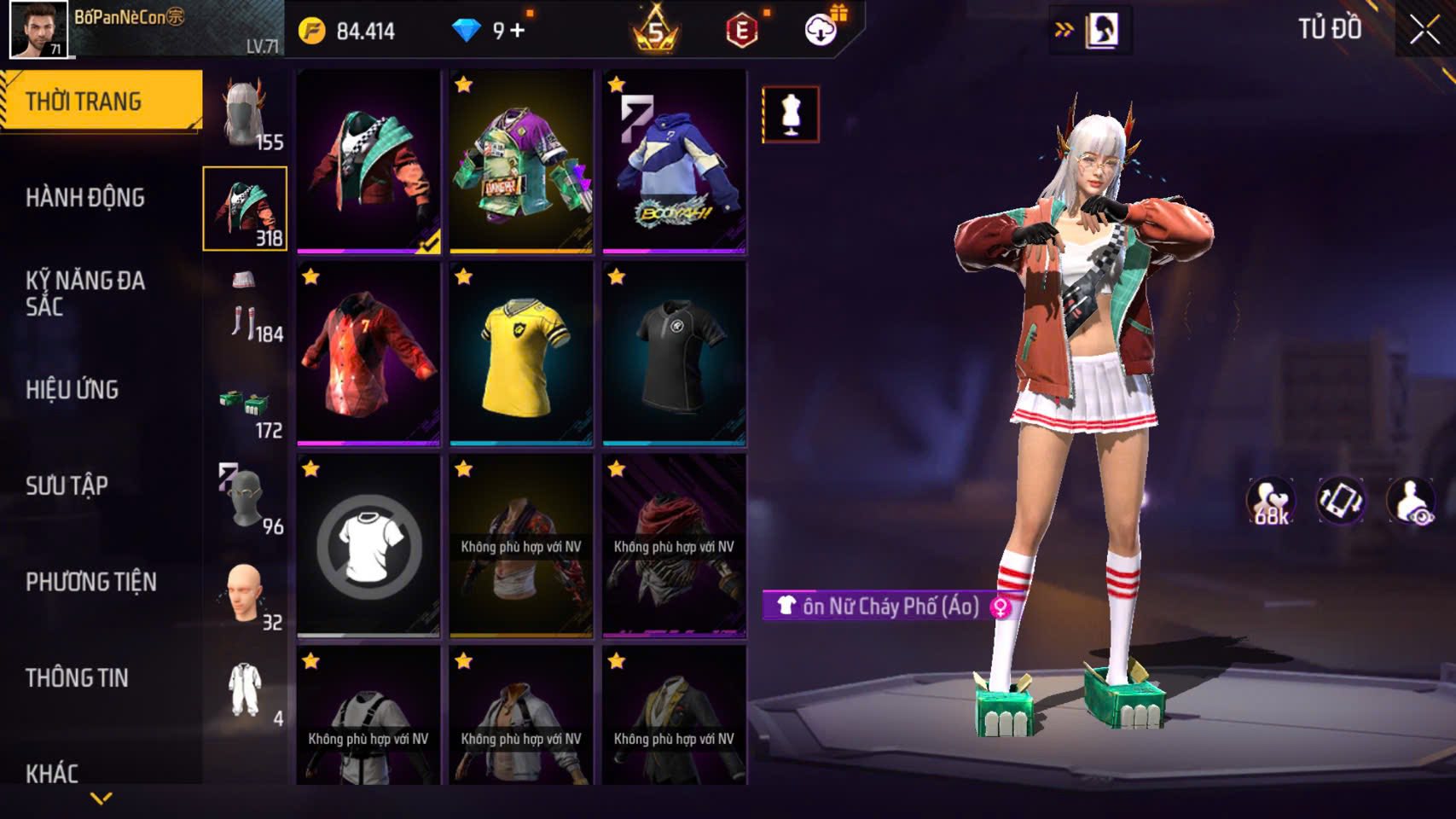The height and width of the screenshot is (819, 1456).
Task: Choose the pants category showing 184
Action: point(246,306)
